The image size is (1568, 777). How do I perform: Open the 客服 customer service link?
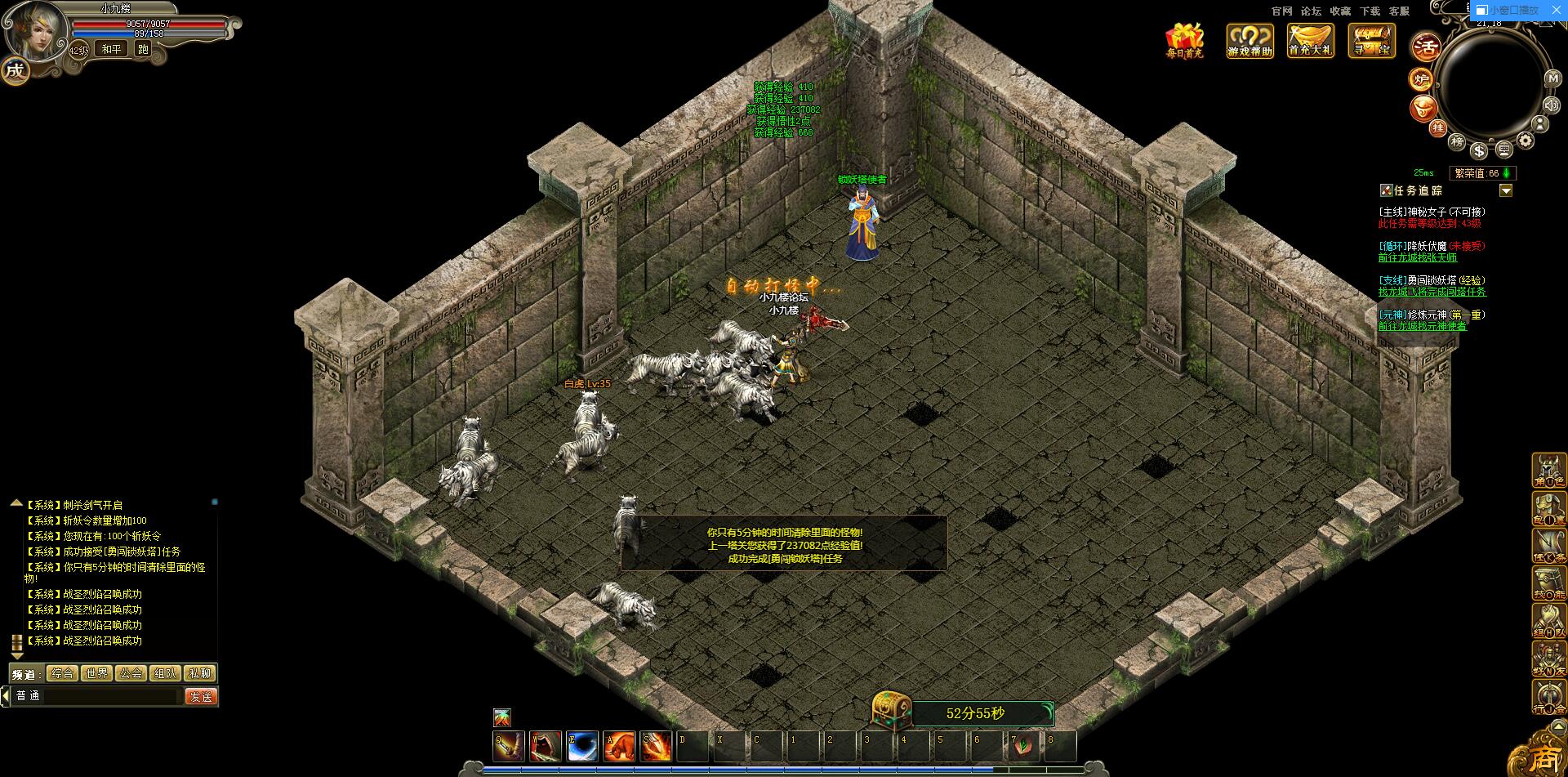[x=1399, y=11]
